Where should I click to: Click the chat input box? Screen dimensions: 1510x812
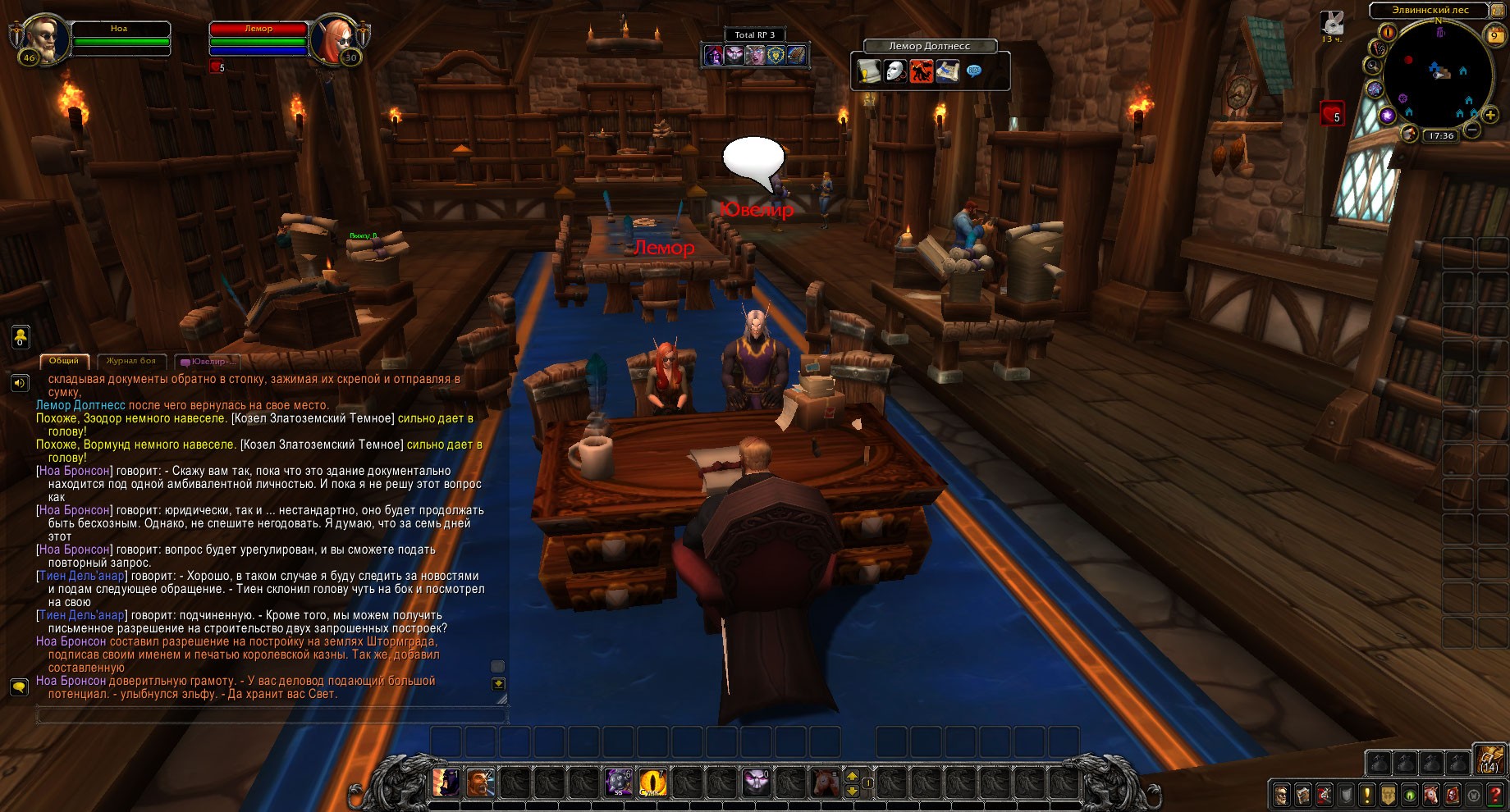tap(271, 716)
